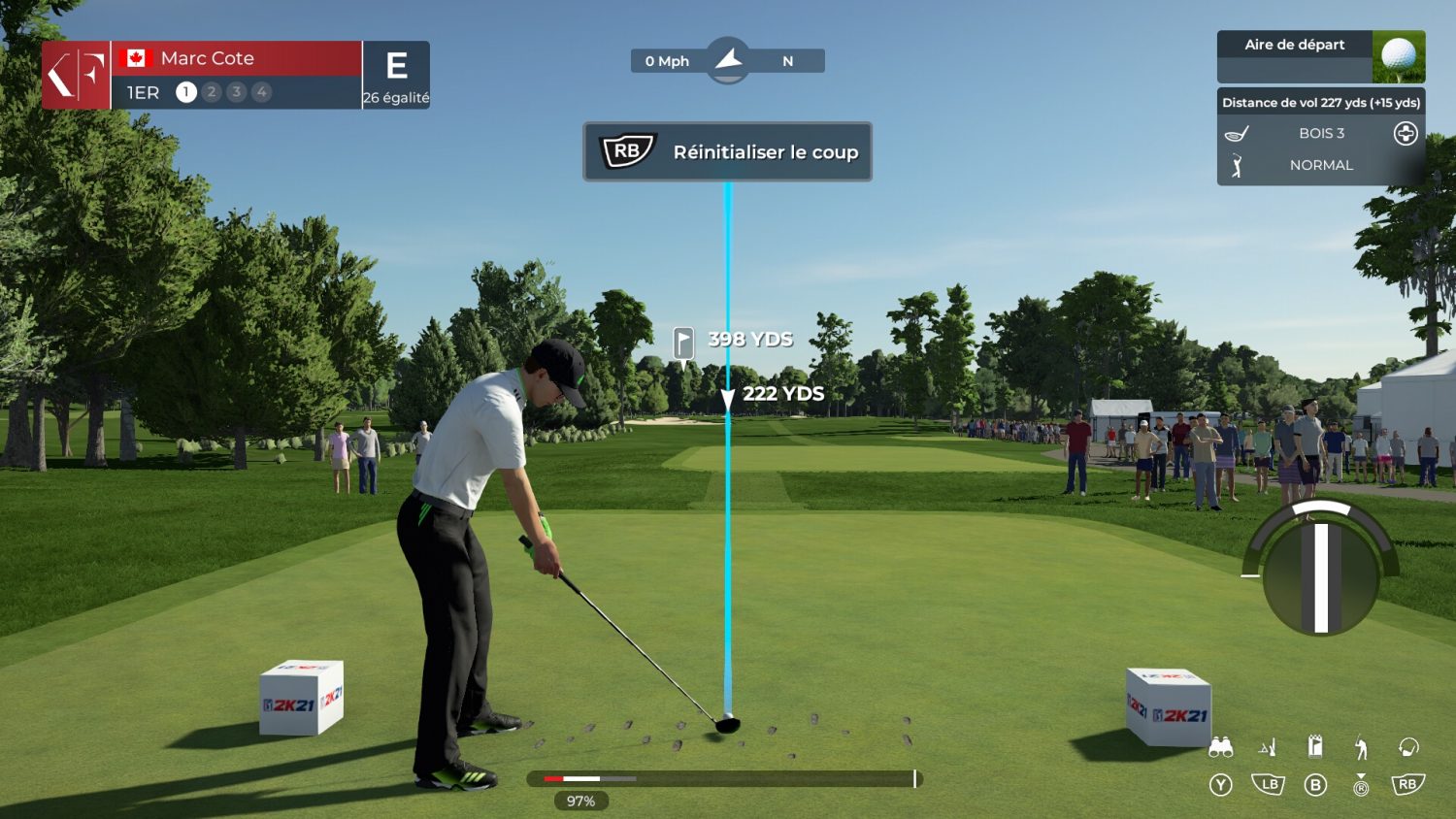The height and width of the screenshot is (819, 1456).
Task: Click the golfer practice swing icon
Action: (x=1361, y=747)
